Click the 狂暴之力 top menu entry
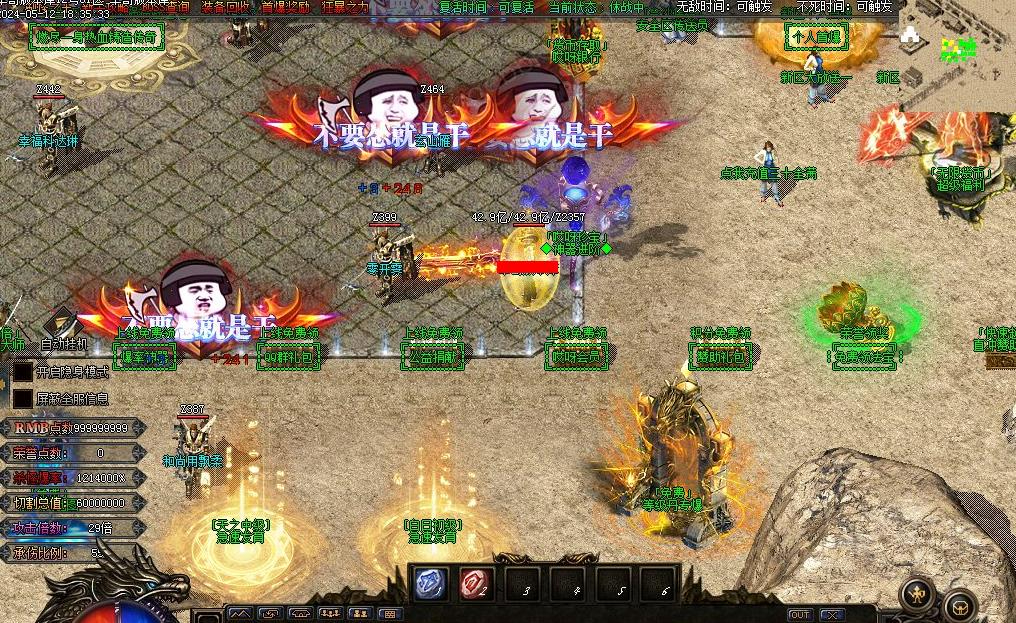 click(345, 7)
